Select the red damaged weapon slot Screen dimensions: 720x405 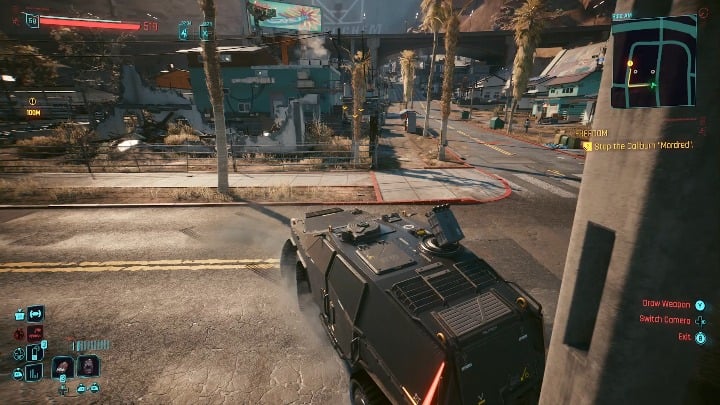click(x=35, y=333)
